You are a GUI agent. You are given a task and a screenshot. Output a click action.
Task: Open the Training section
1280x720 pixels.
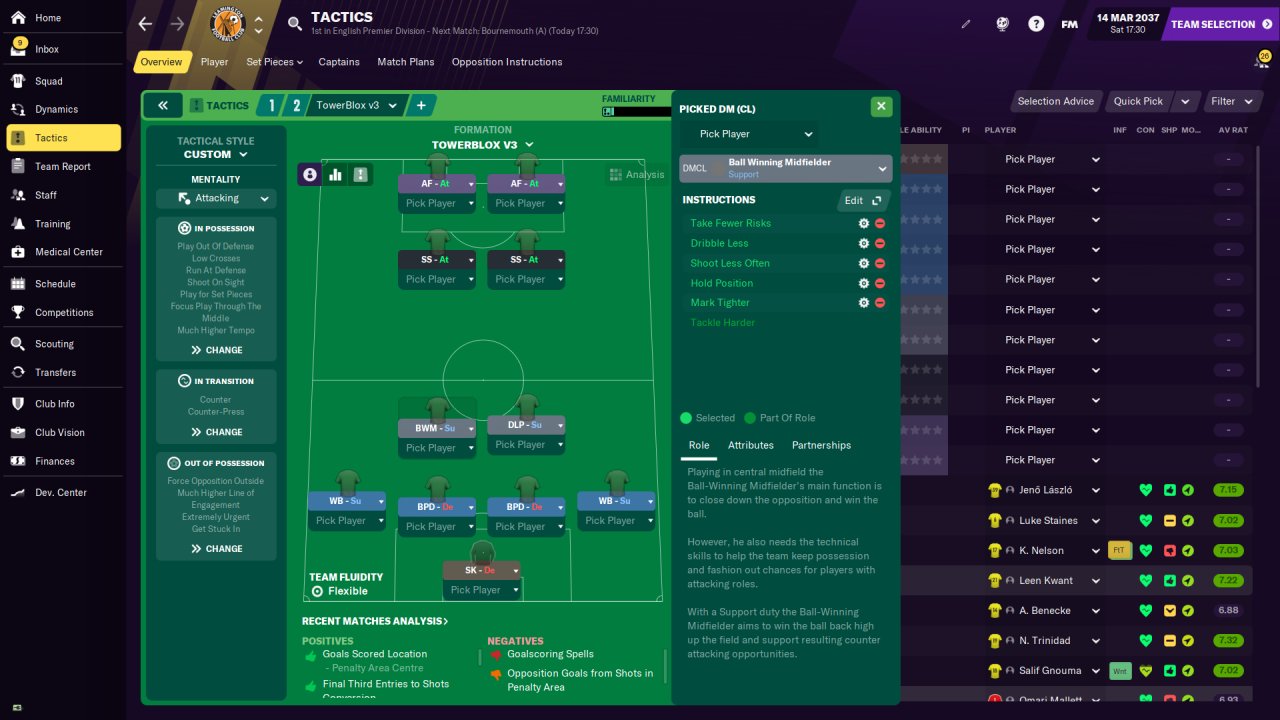point(52,224)
